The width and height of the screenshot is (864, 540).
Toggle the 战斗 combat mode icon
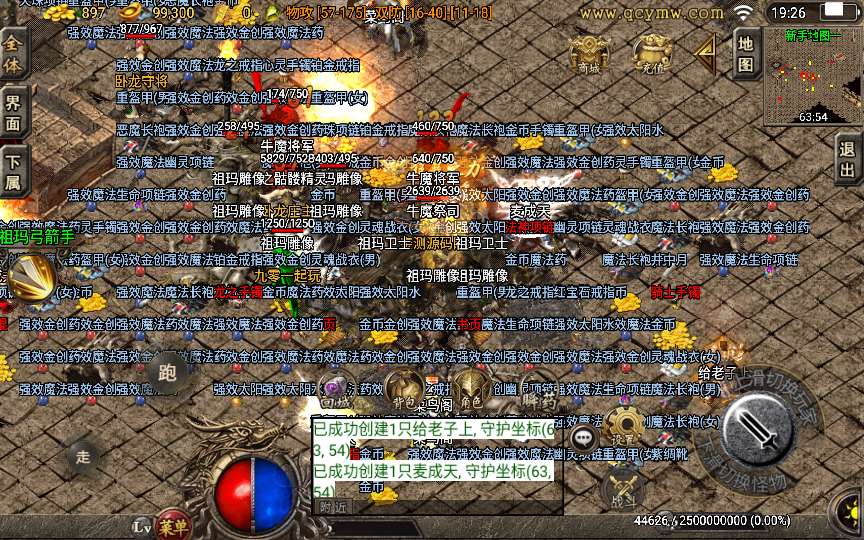[622, 486]
